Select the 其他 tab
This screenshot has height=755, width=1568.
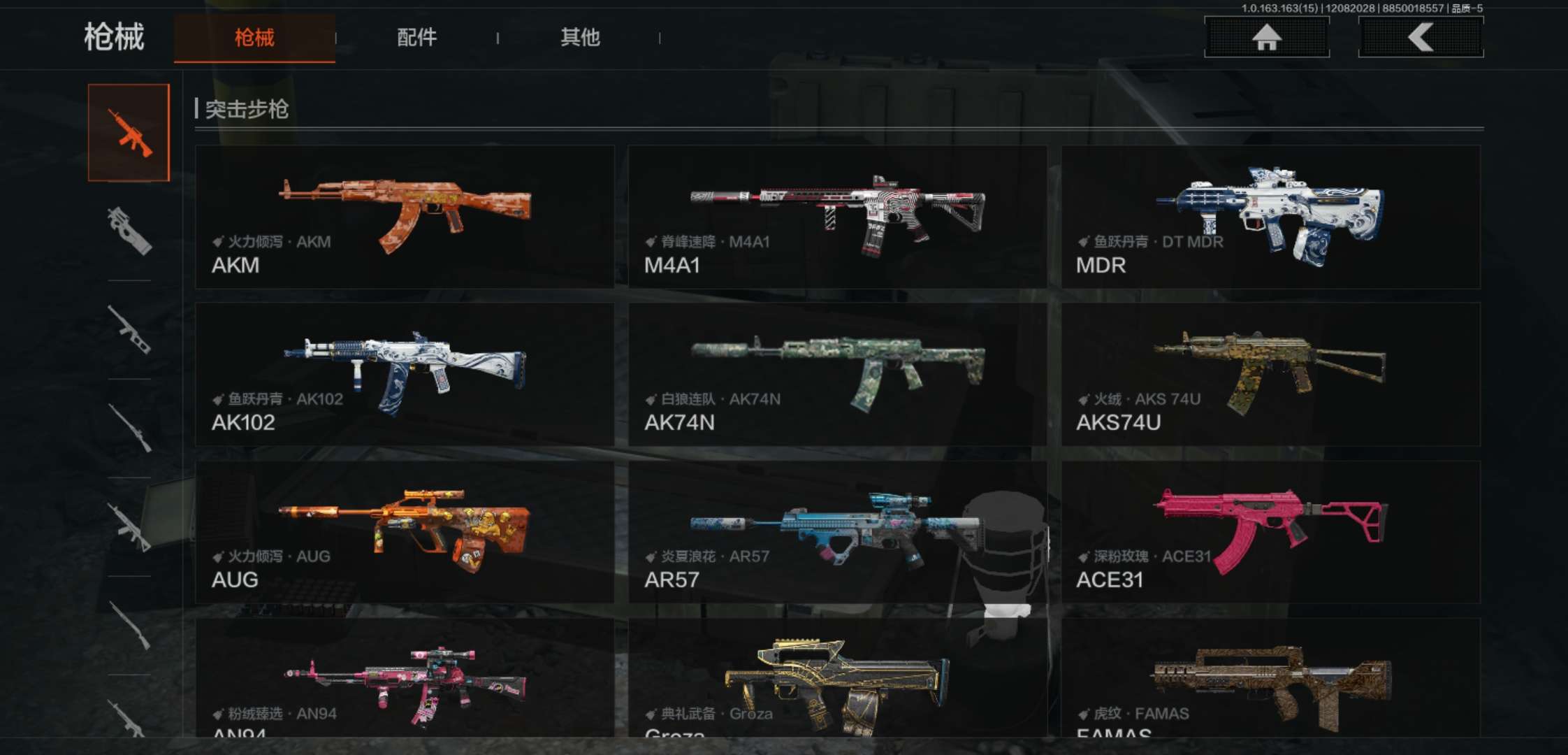pos(580,38)
